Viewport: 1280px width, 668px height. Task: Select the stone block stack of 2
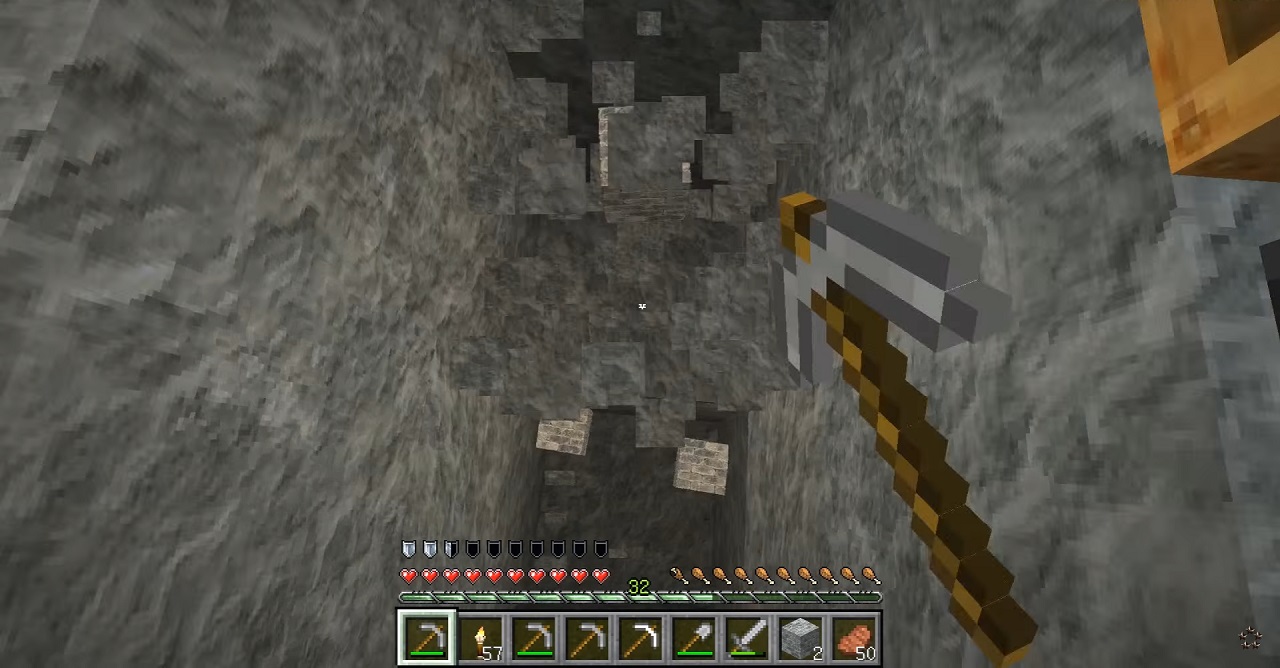pyautogui.click(x=800, y=639)
